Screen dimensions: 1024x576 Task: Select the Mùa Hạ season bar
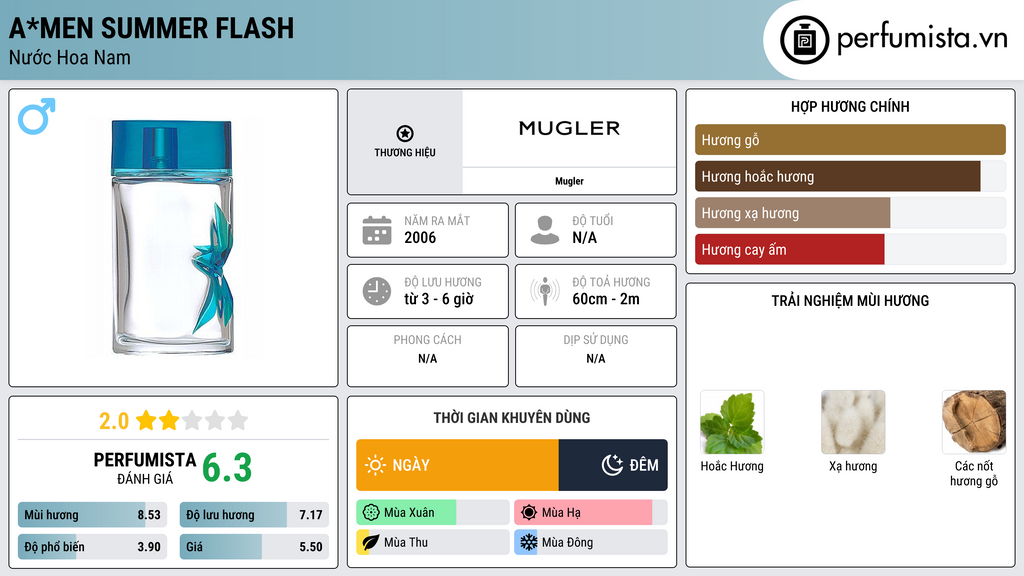coord(590,513)
